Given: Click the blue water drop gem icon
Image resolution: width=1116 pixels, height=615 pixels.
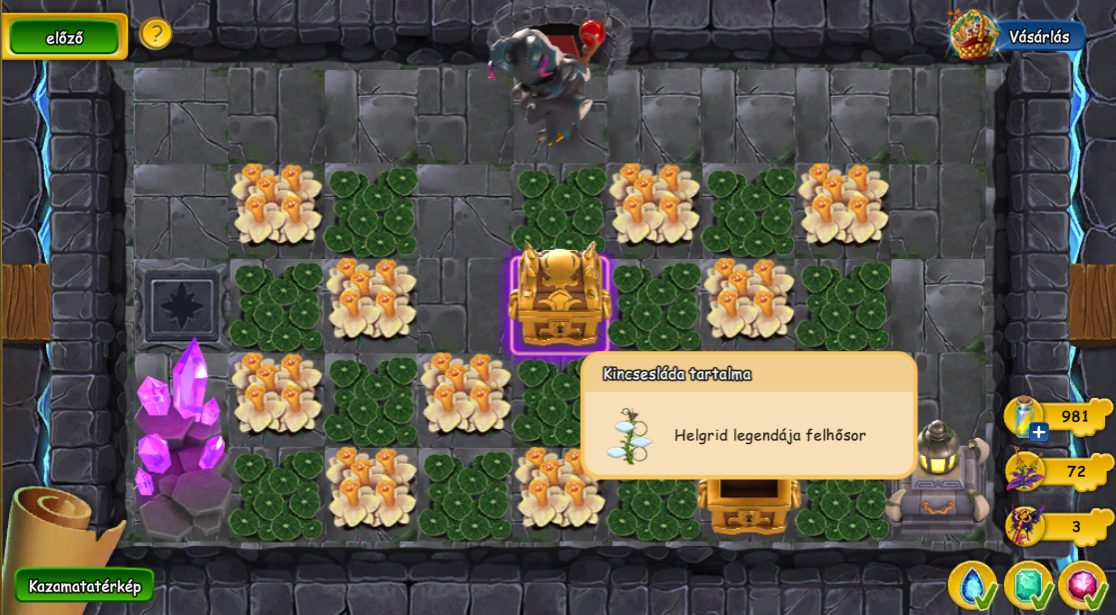Looking at the screenshot, I should [x=970, y=585].
